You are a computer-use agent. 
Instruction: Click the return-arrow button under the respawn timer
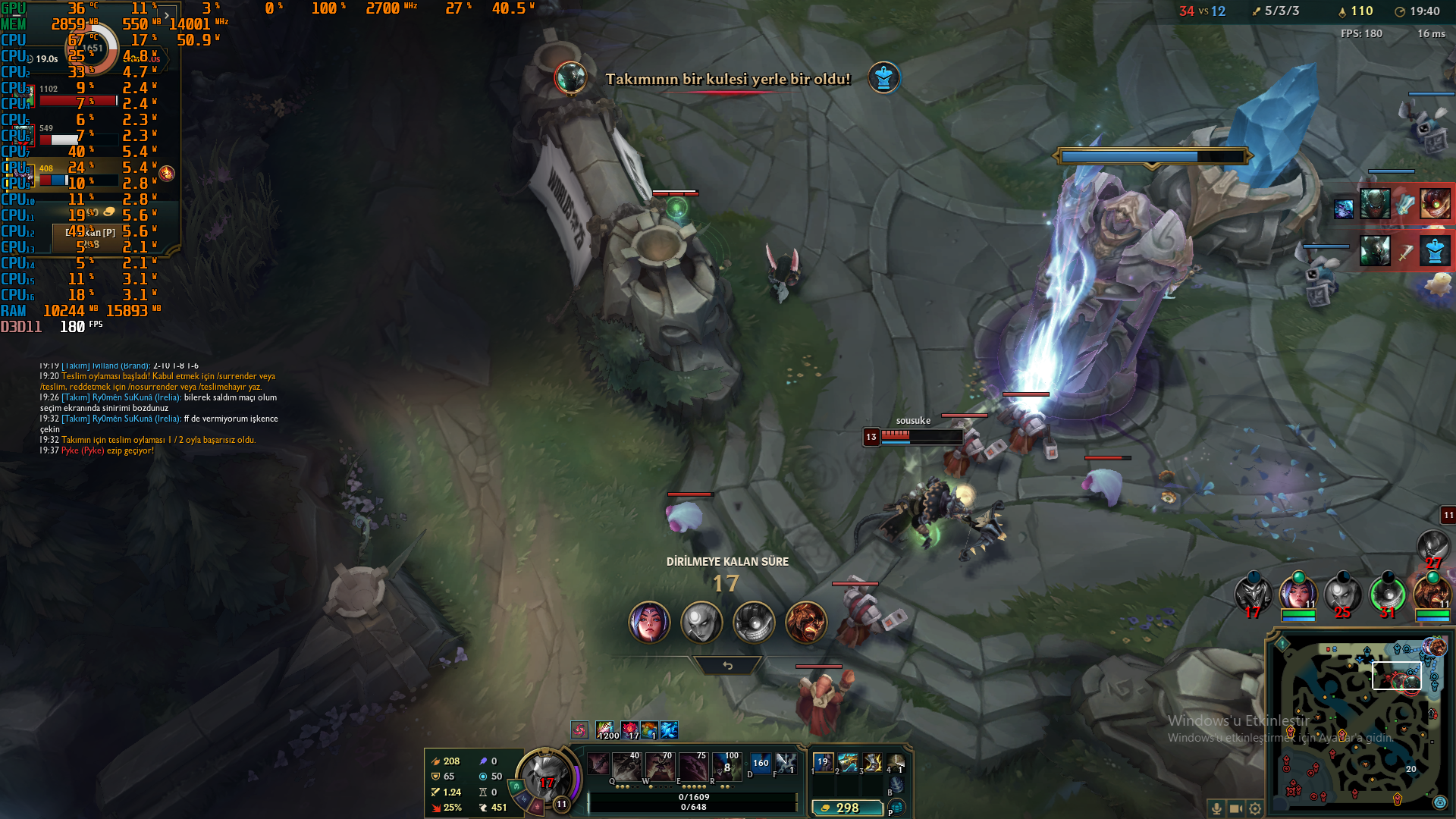tap(727, 665)
